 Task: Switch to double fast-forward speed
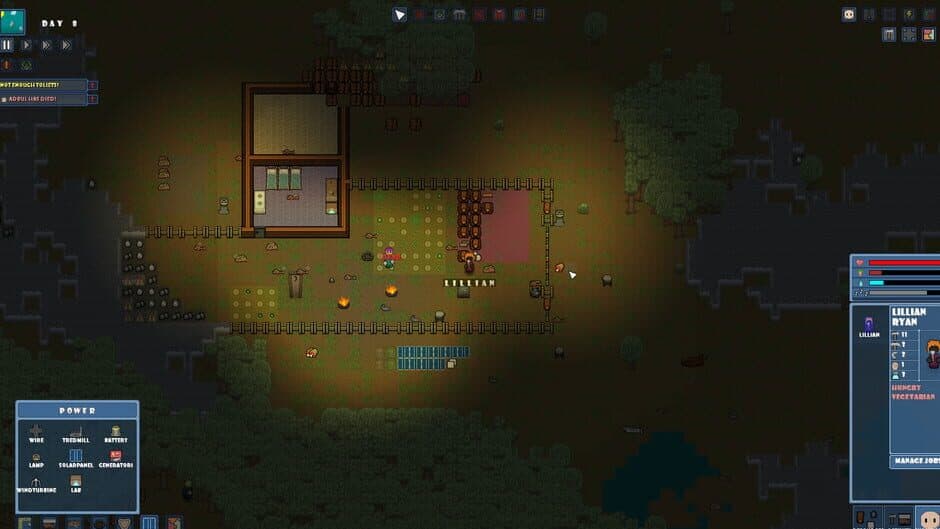tap(47, 45)
